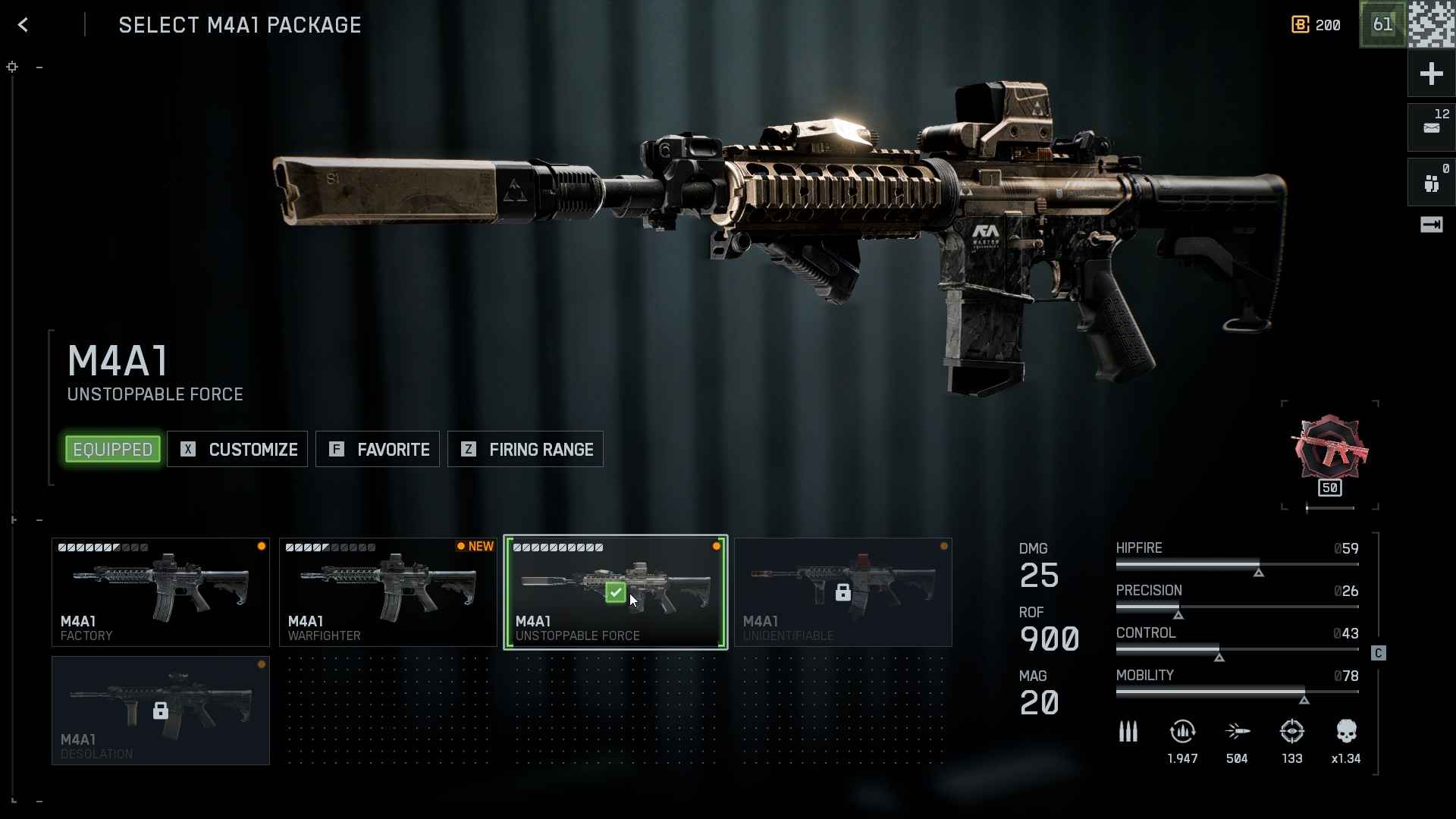The height and width of the screenshot is (819, 1456).
Task: Open the mail inbox showing 12
Action: click(x=1431, y=127)
